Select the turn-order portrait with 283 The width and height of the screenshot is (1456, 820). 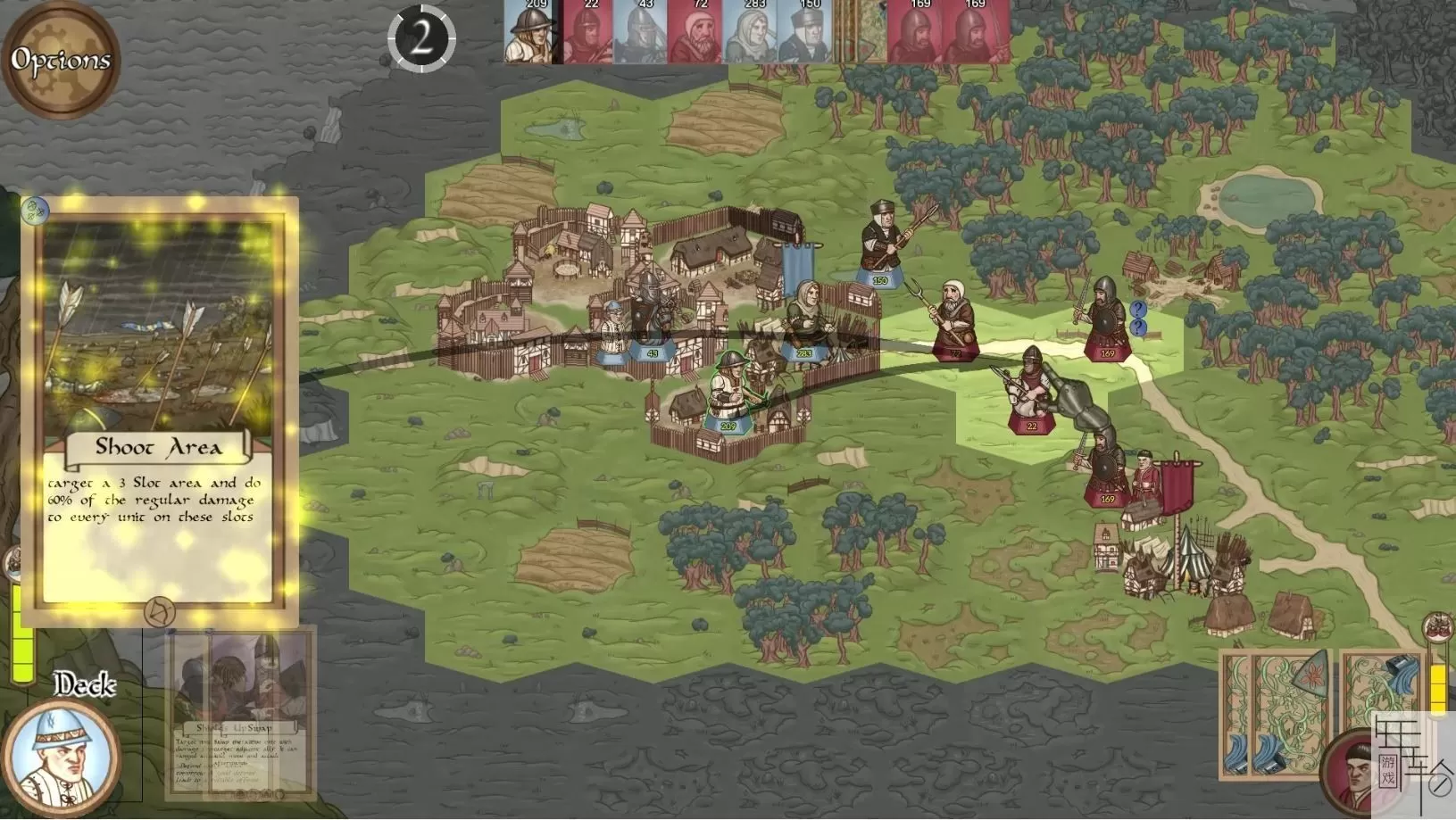click(750, 33)
